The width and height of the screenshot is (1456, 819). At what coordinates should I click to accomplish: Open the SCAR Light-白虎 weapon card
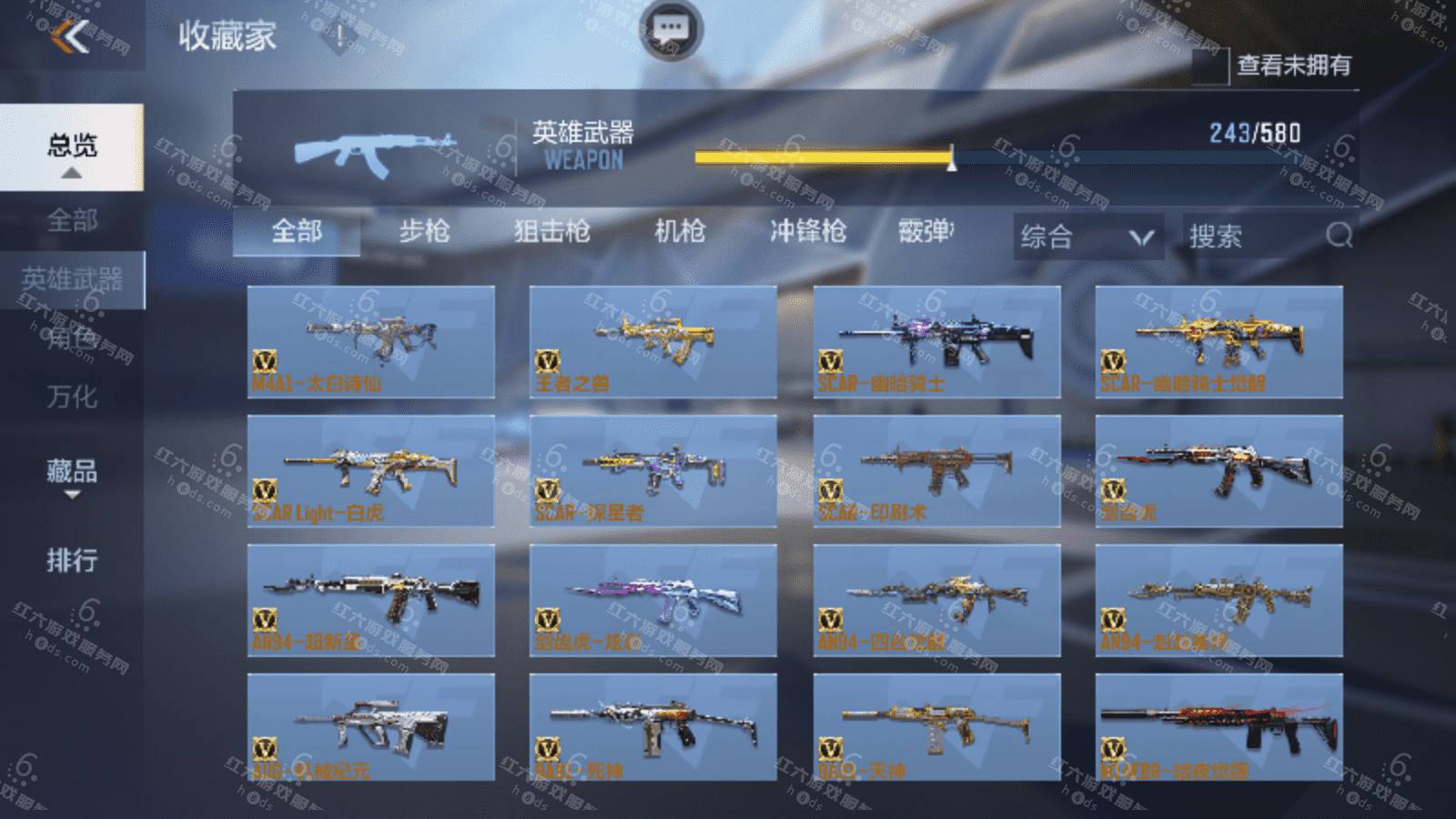[x=371, y=471]
